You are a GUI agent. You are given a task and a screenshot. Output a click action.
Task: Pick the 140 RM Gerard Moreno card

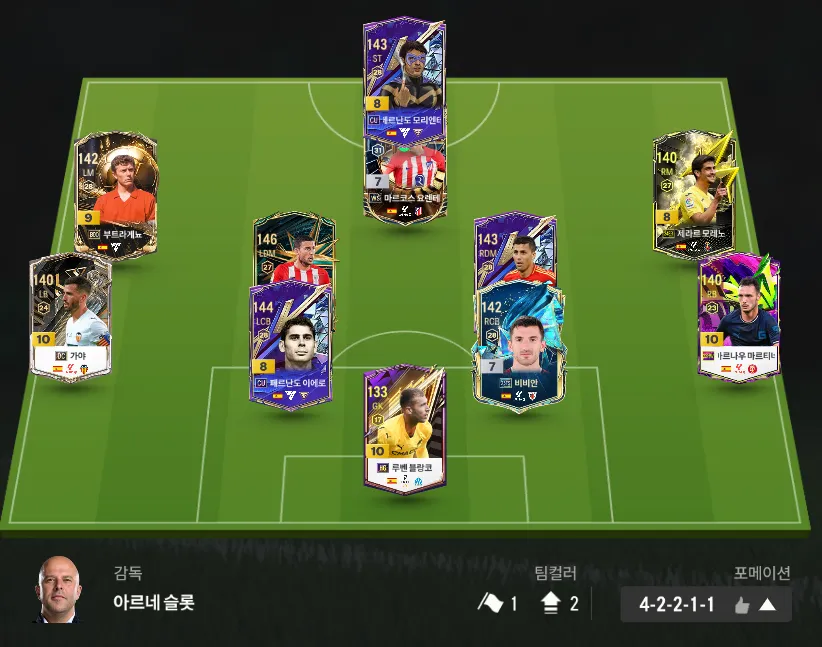pyautogui.click(x=693, y=192)
